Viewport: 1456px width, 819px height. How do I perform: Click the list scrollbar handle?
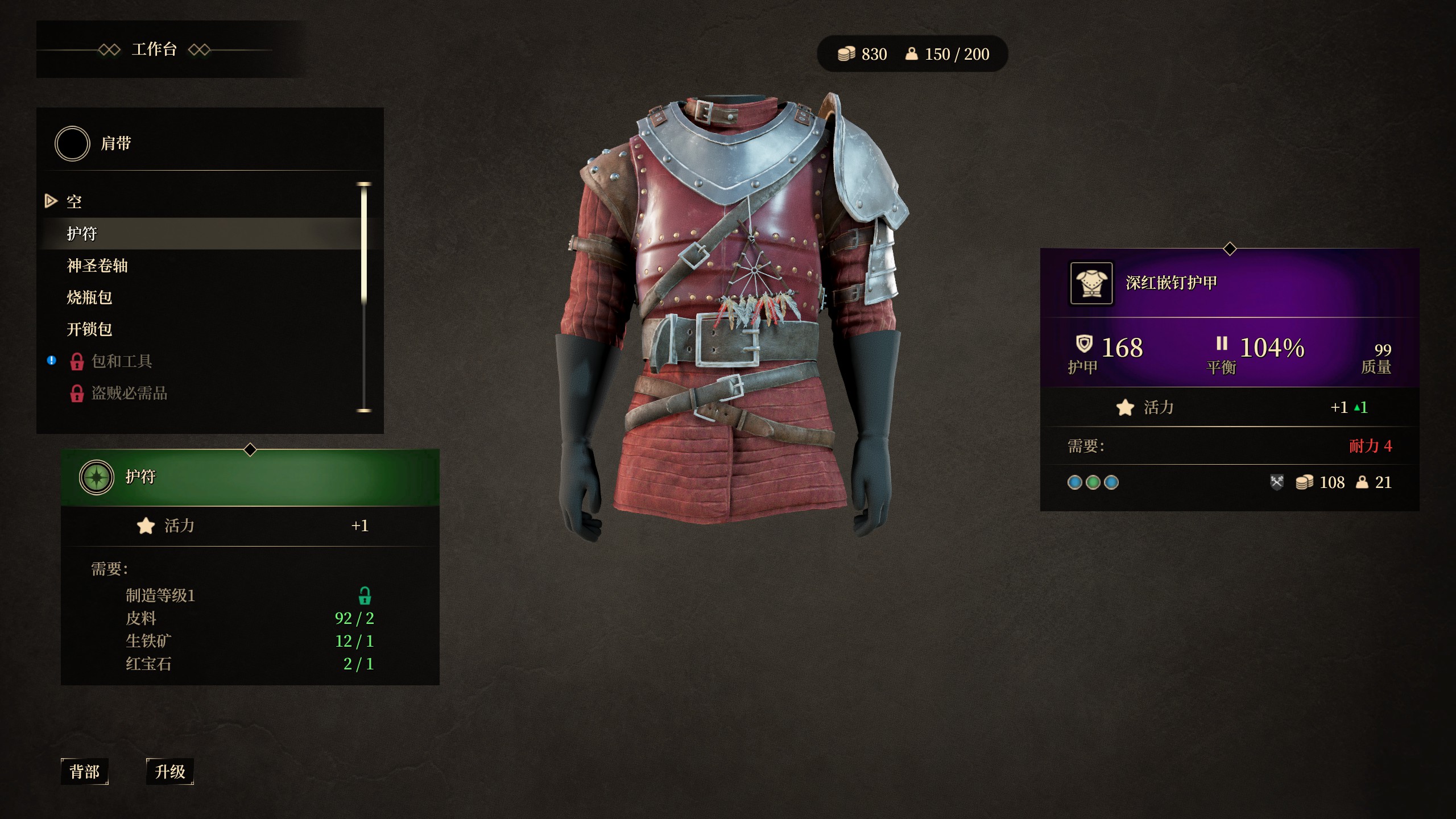(x=364, y=245)
